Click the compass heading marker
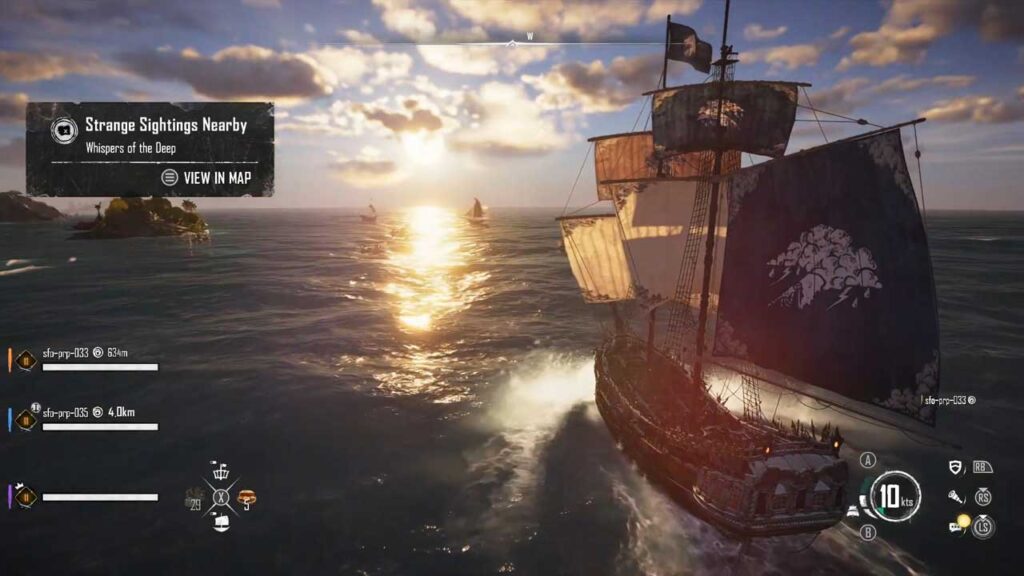 click(513, 43)
